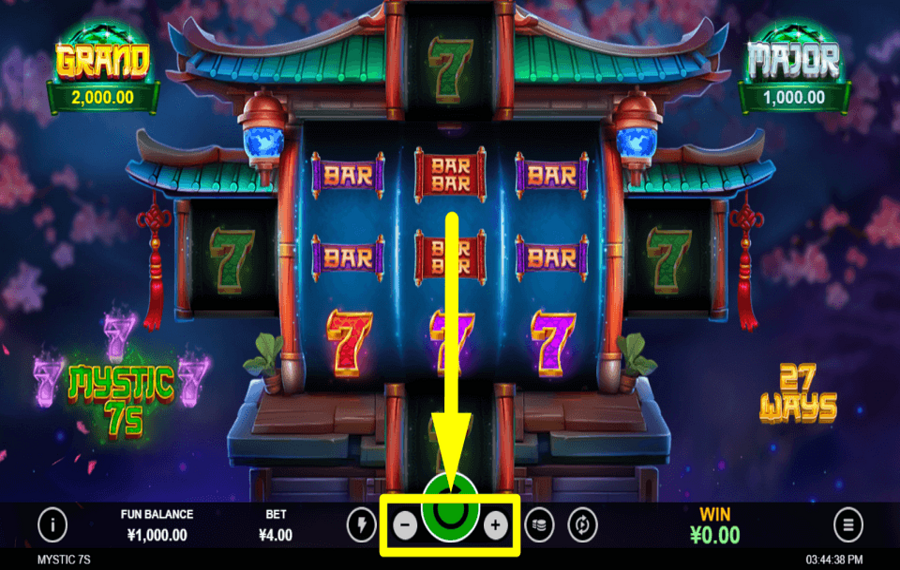Open the game info button
Screen dimensions: 900x570
(52, 524)
